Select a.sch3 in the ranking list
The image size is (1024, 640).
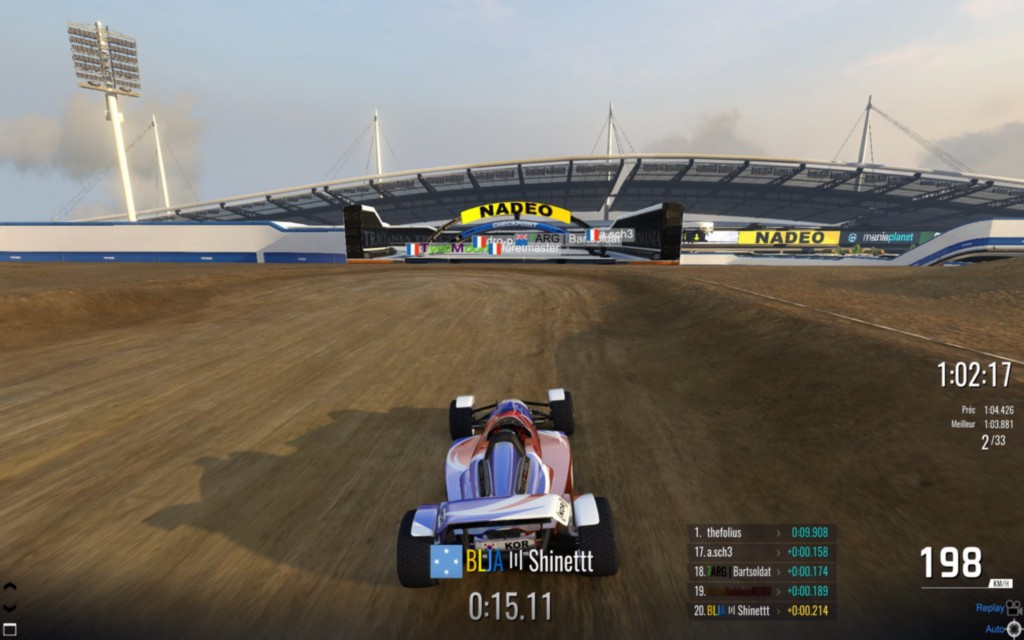762,552
